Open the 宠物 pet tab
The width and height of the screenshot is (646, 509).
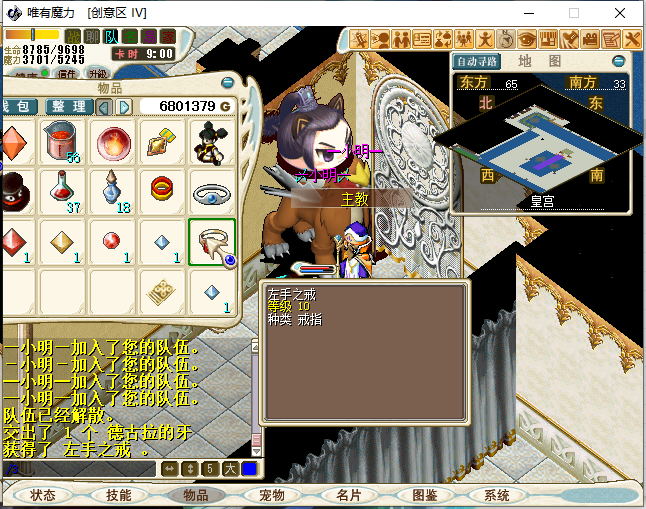coord(272,495)
